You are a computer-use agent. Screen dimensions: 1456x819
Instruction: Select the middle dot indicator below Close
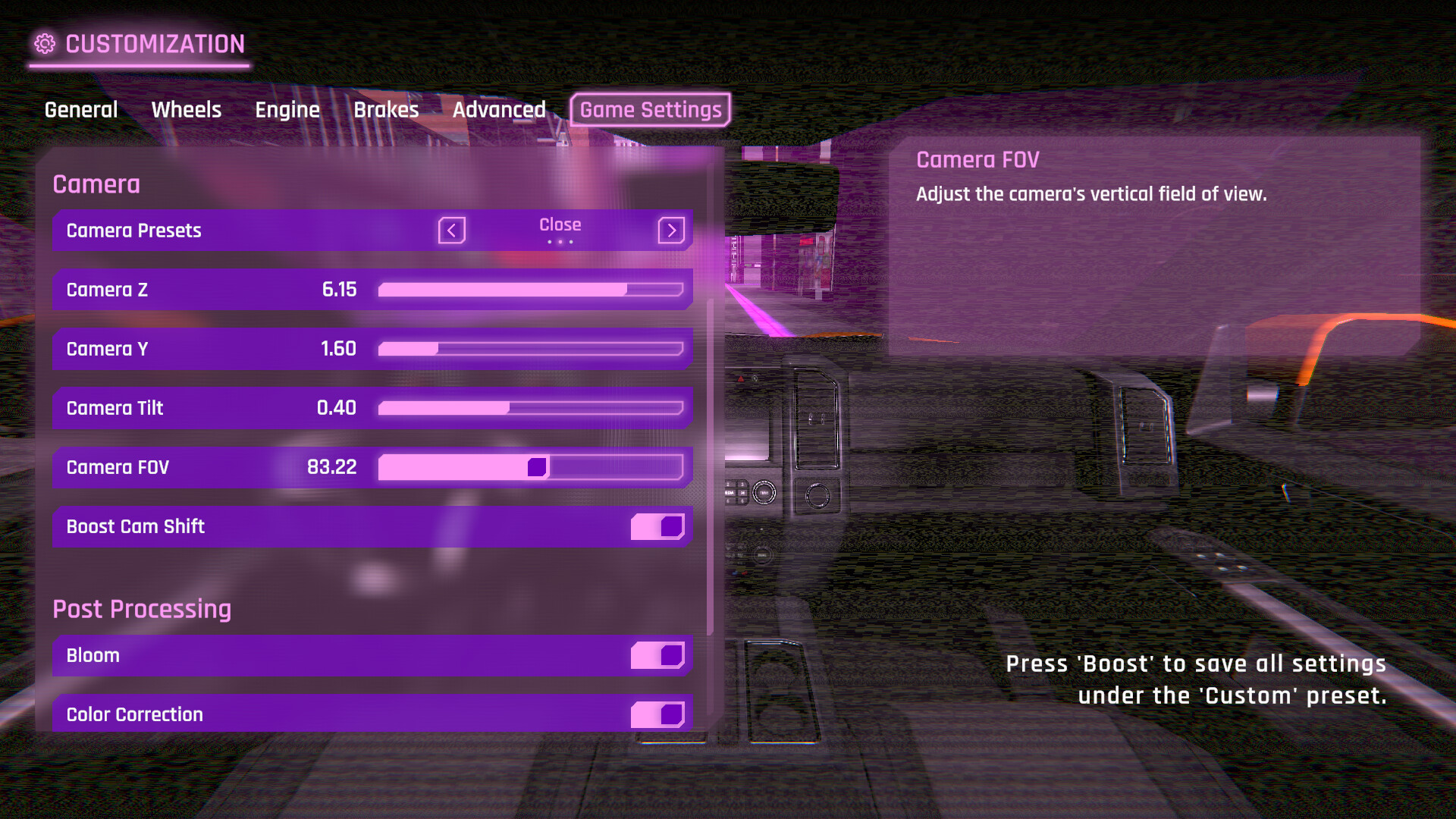tap(560, 243)
